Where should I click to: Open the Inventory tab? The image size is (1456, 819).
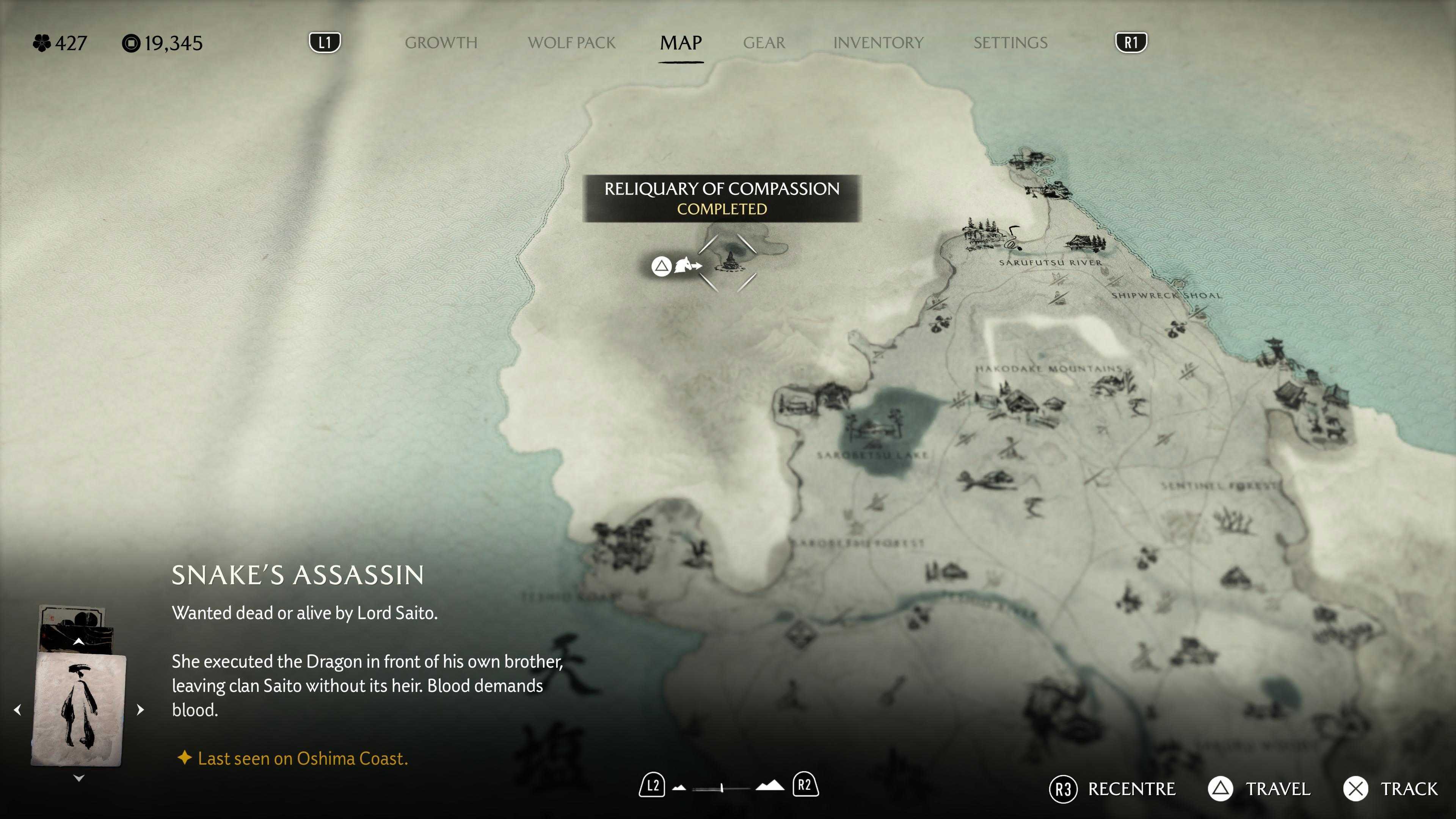[878, 43]
